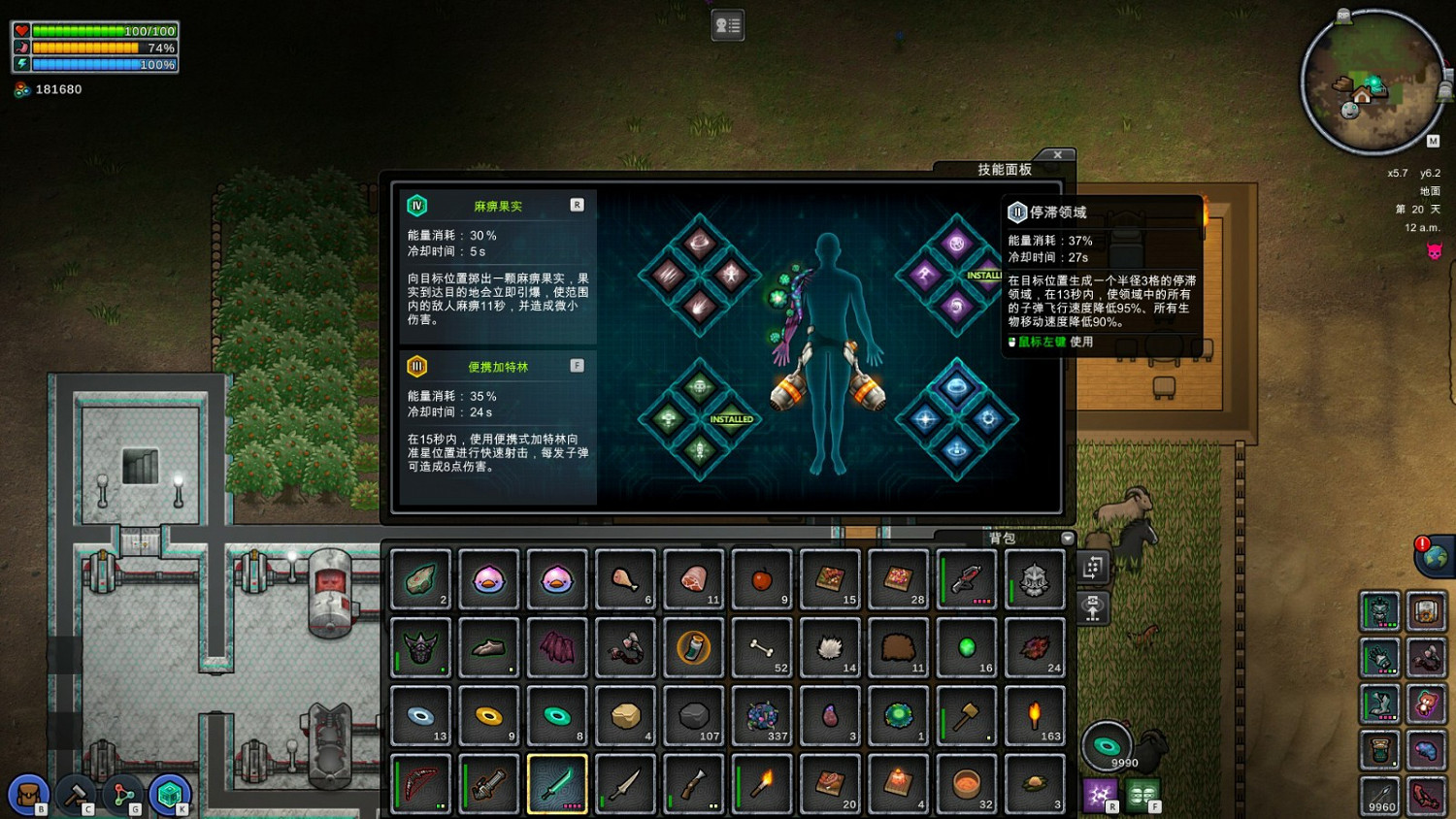The image size is (1456, 819).
Task: Open the cube skill icon bound to K
Action: click(x=170, y=793)
